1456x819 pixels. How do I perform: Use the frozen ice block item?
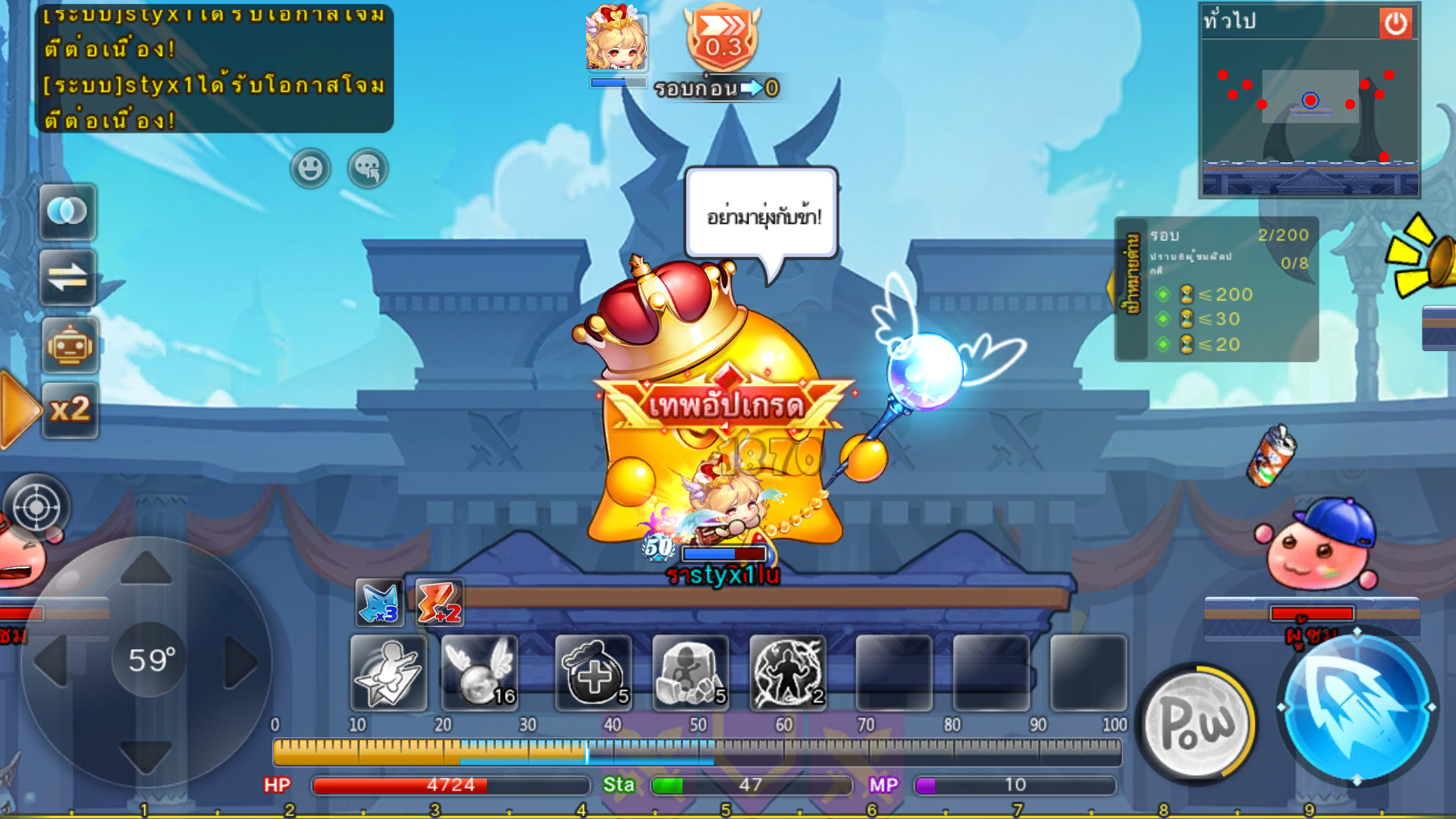690,673
